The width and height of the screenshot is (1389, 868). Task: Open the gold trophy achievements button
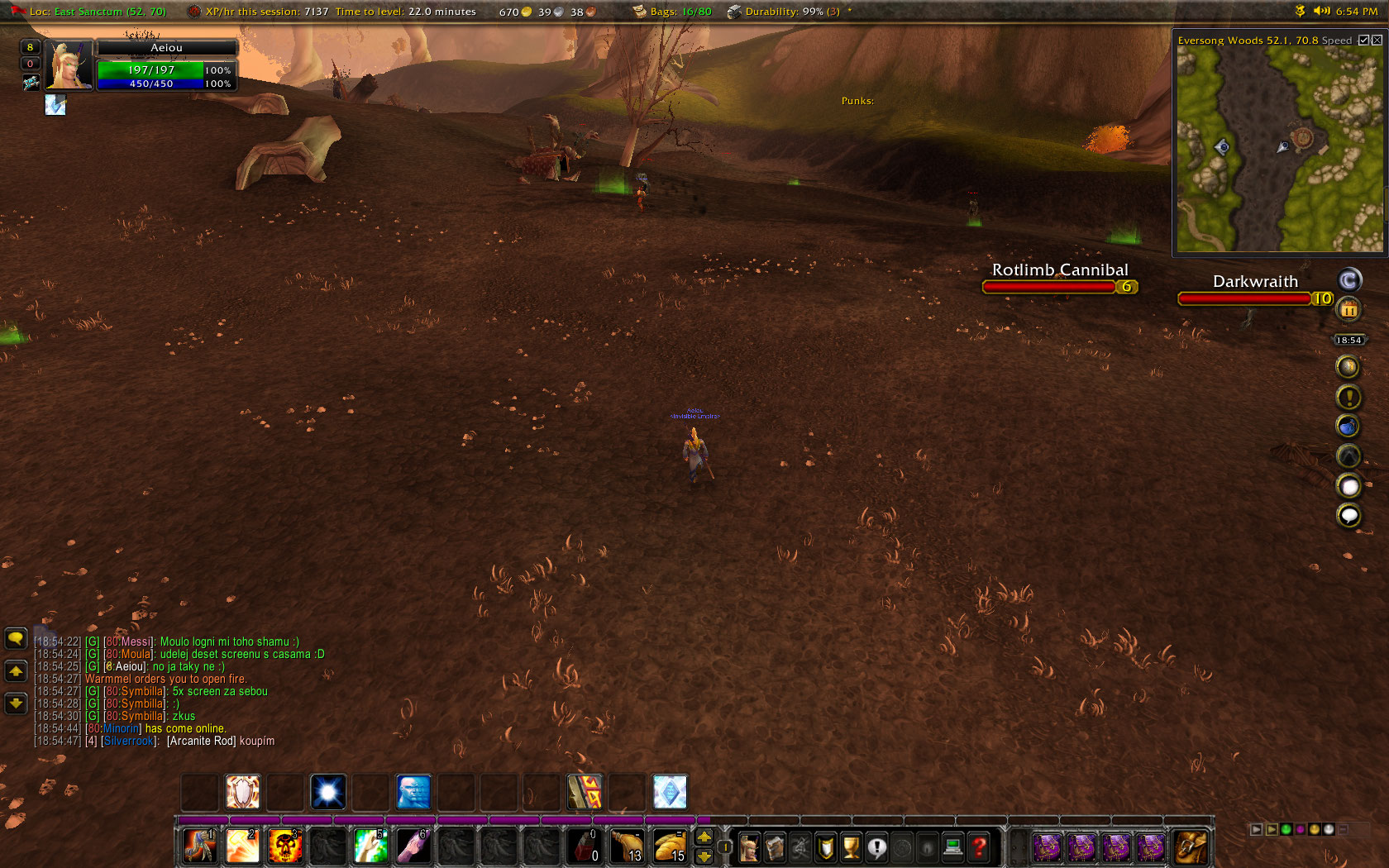[851, 847]
